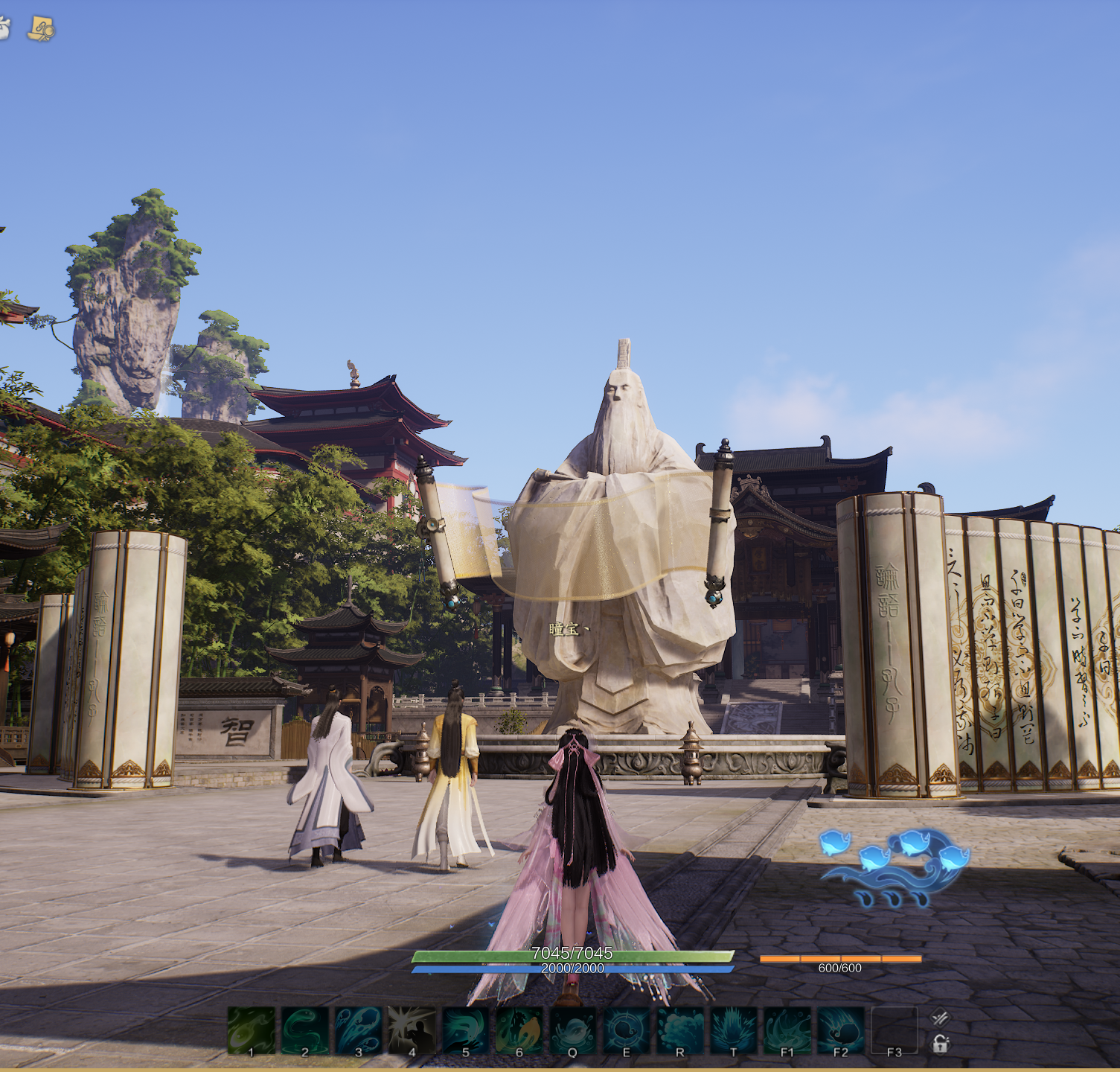Screen dimensions: 1120x1072
Task: Activate the teal wave hand skill in slot 5
Action: tap(466, 1030)
